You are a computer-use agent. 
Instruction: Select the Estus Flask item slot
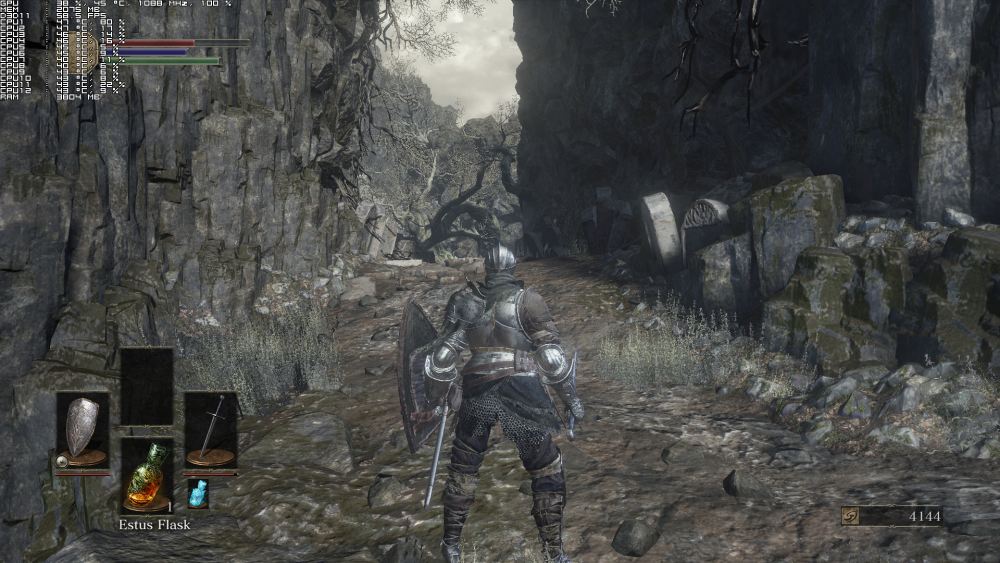click(x=146, y=475)
